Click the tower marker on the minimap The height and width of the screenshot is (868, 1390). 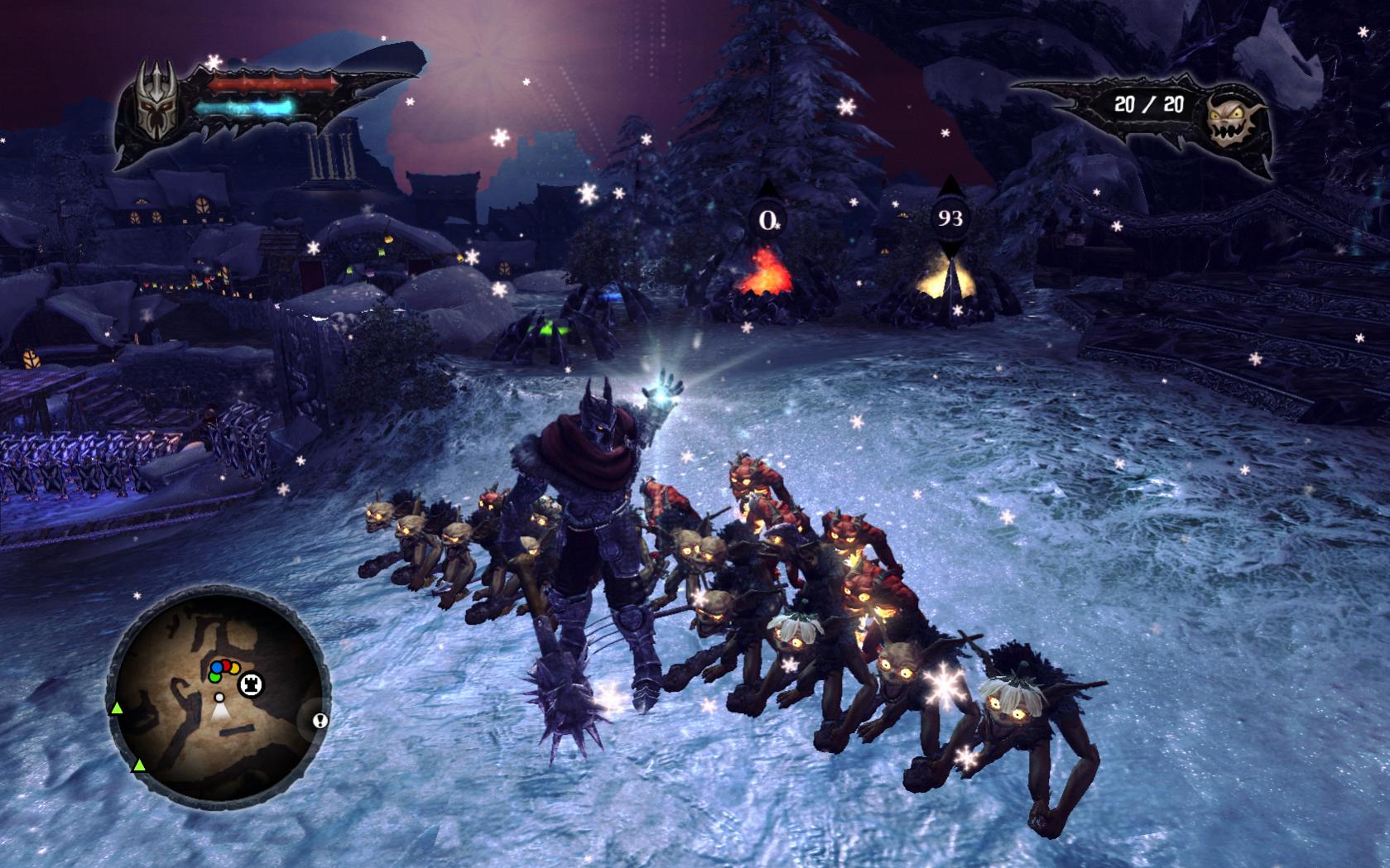(250, 684)
